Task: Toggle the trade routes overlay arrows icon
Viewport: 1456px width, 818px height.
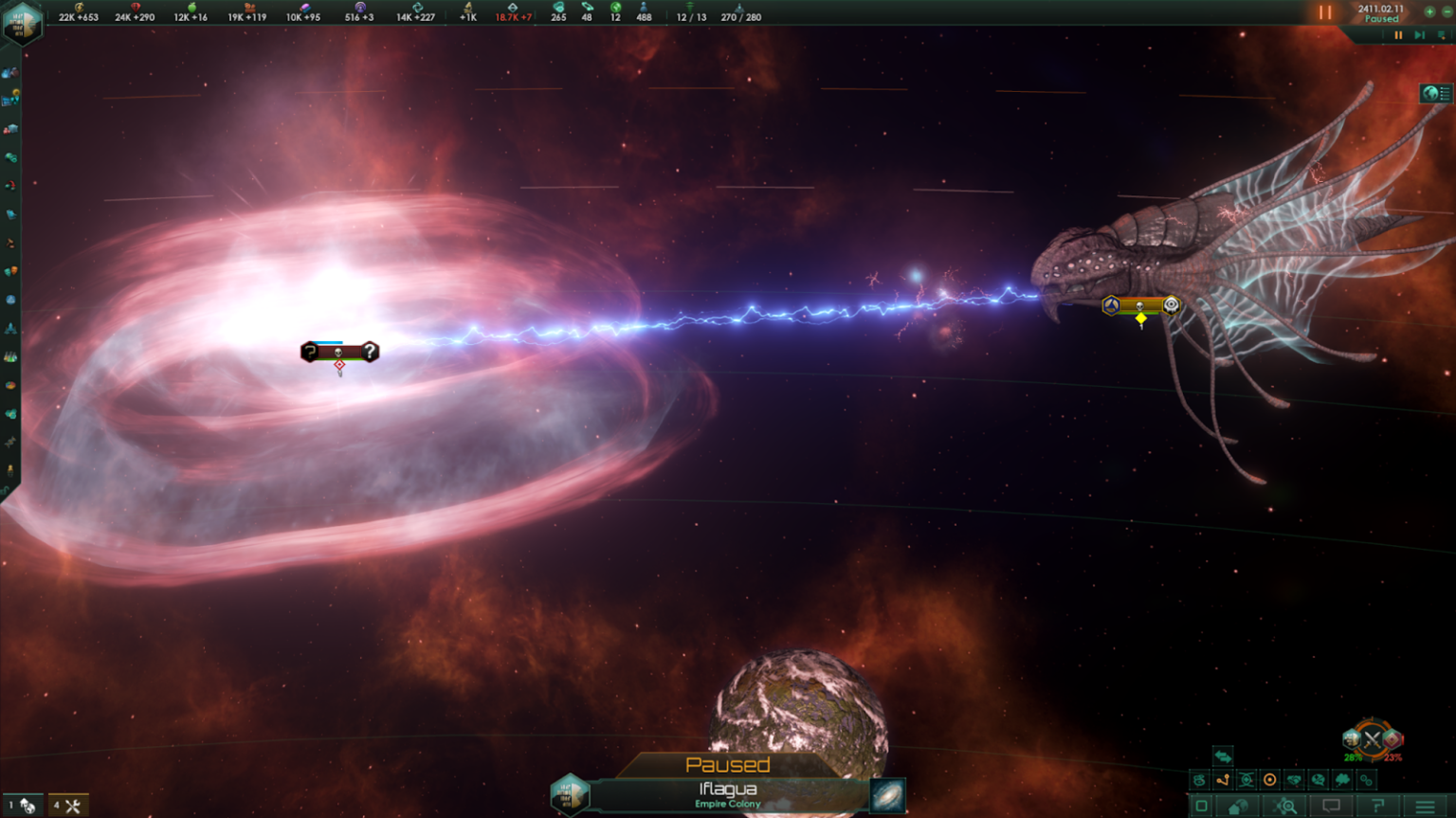Action: [x=1224, y=756]
